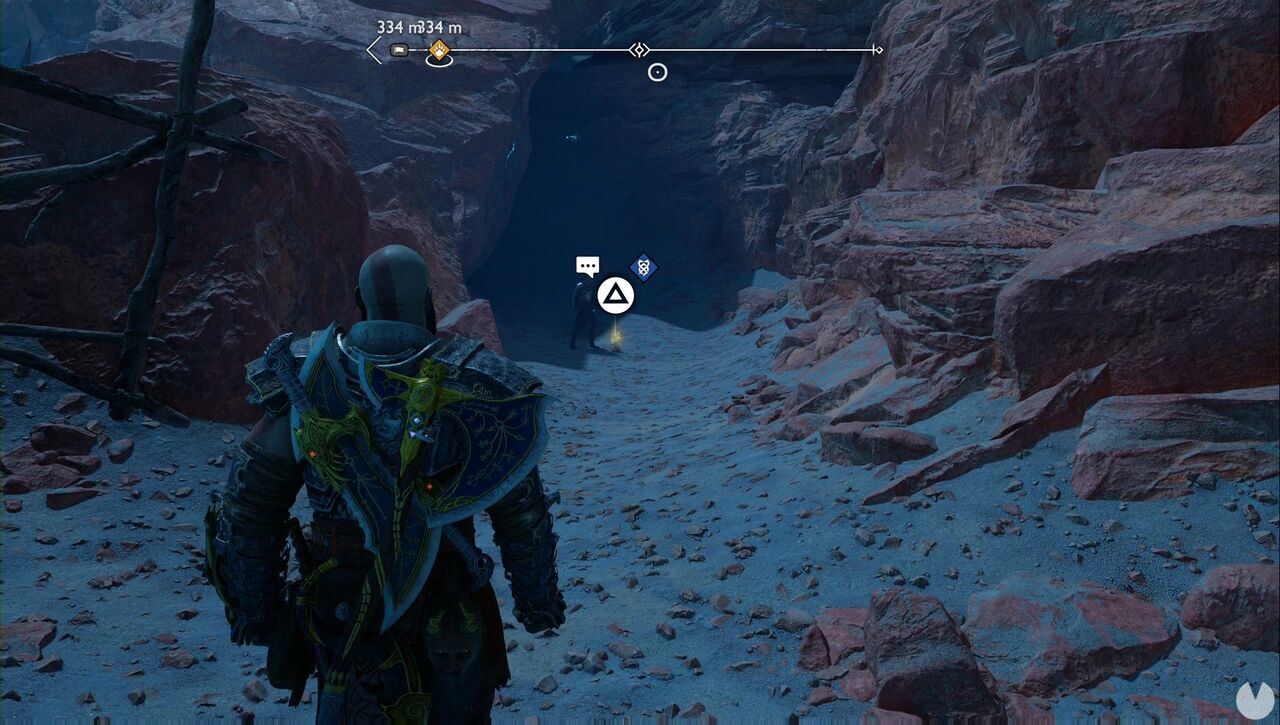Click the diamond cardinal direction marker on the compass

639,48
